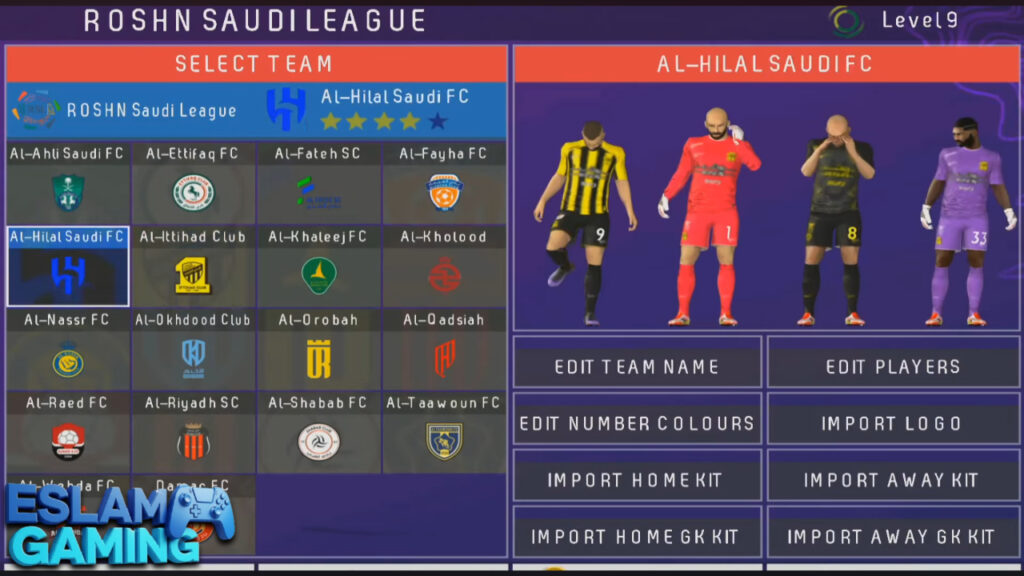The width and height of the screenshot is (1024, 576).
Task: Select Al-Khaleej FC team tile
Action: click(x=318, y=266)
